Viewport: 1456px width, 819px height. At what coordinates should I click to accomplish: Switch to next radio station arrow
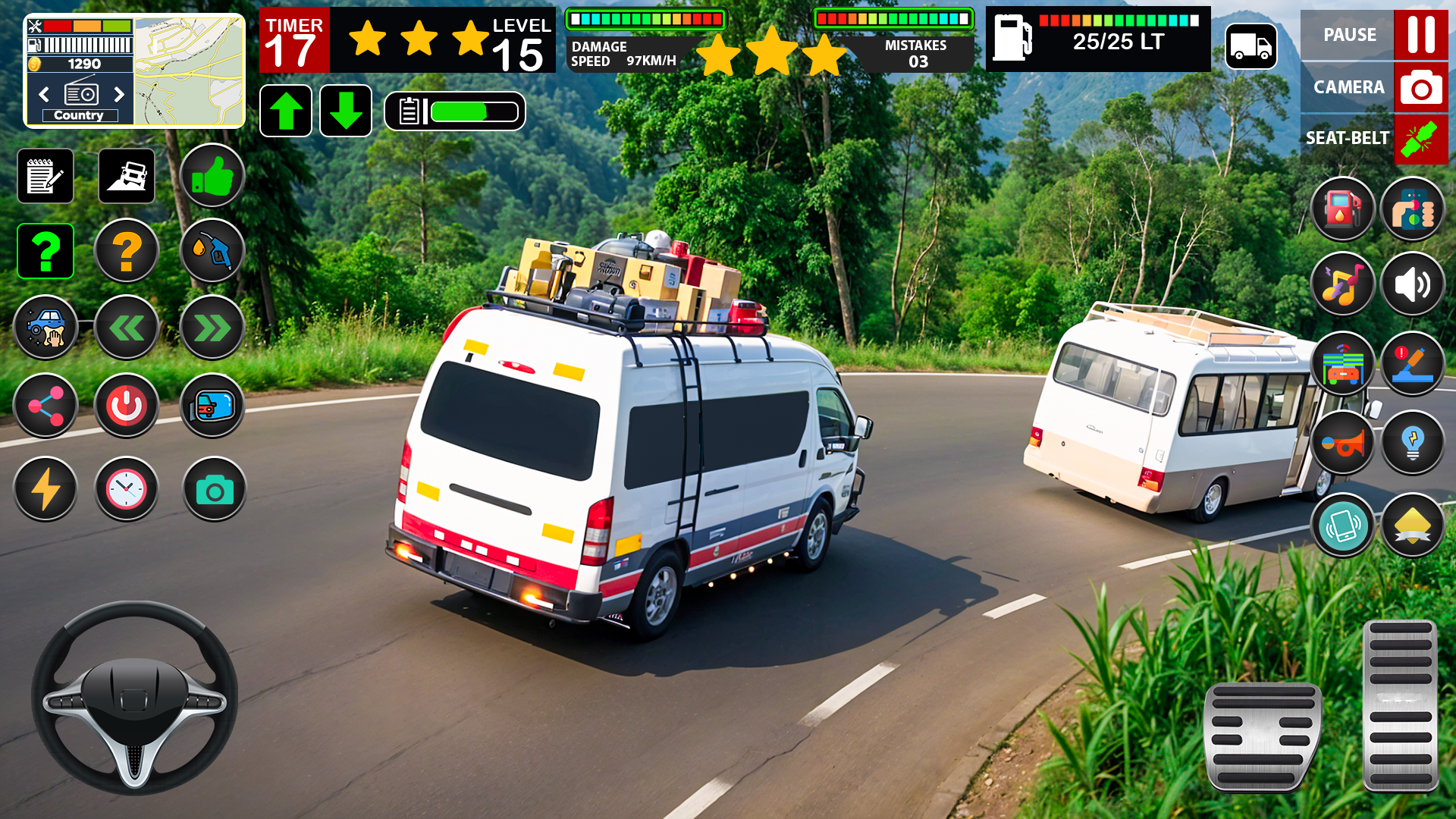119,94
